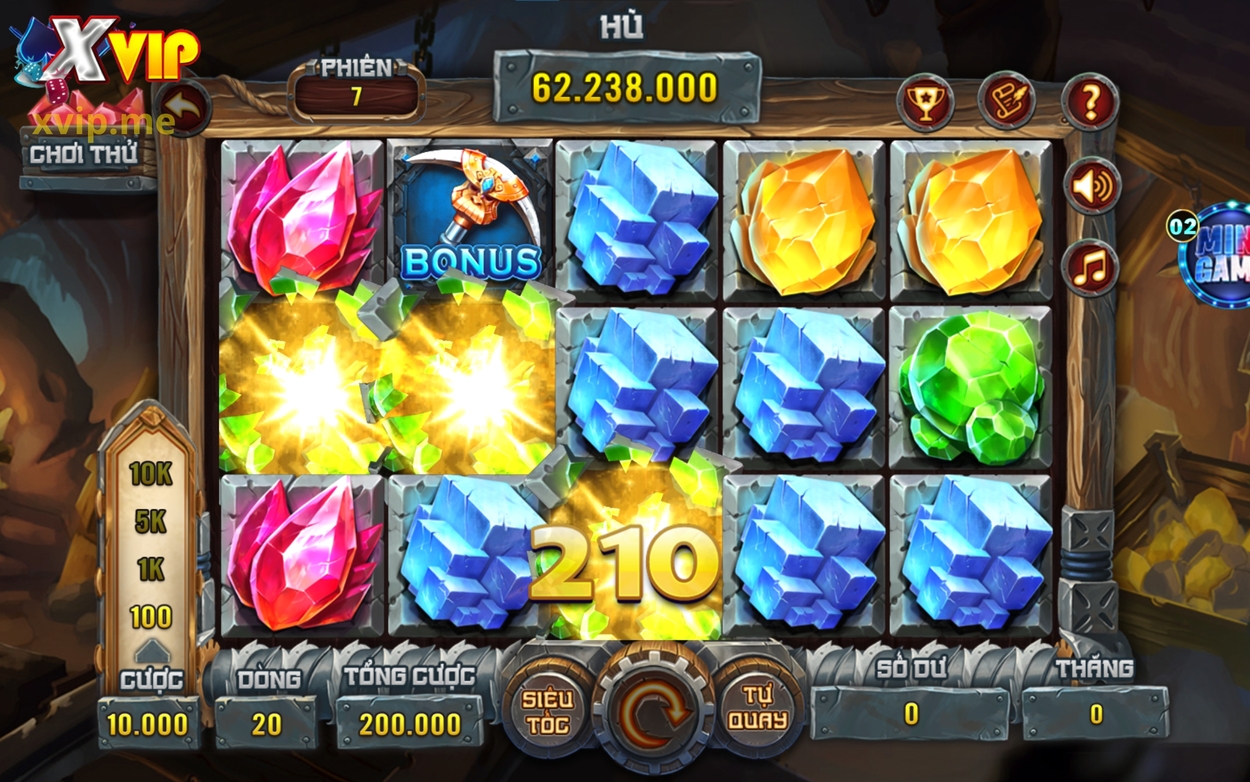Select the 1K bet level
The image size is (1250, 782).
[x=150, y=570]
